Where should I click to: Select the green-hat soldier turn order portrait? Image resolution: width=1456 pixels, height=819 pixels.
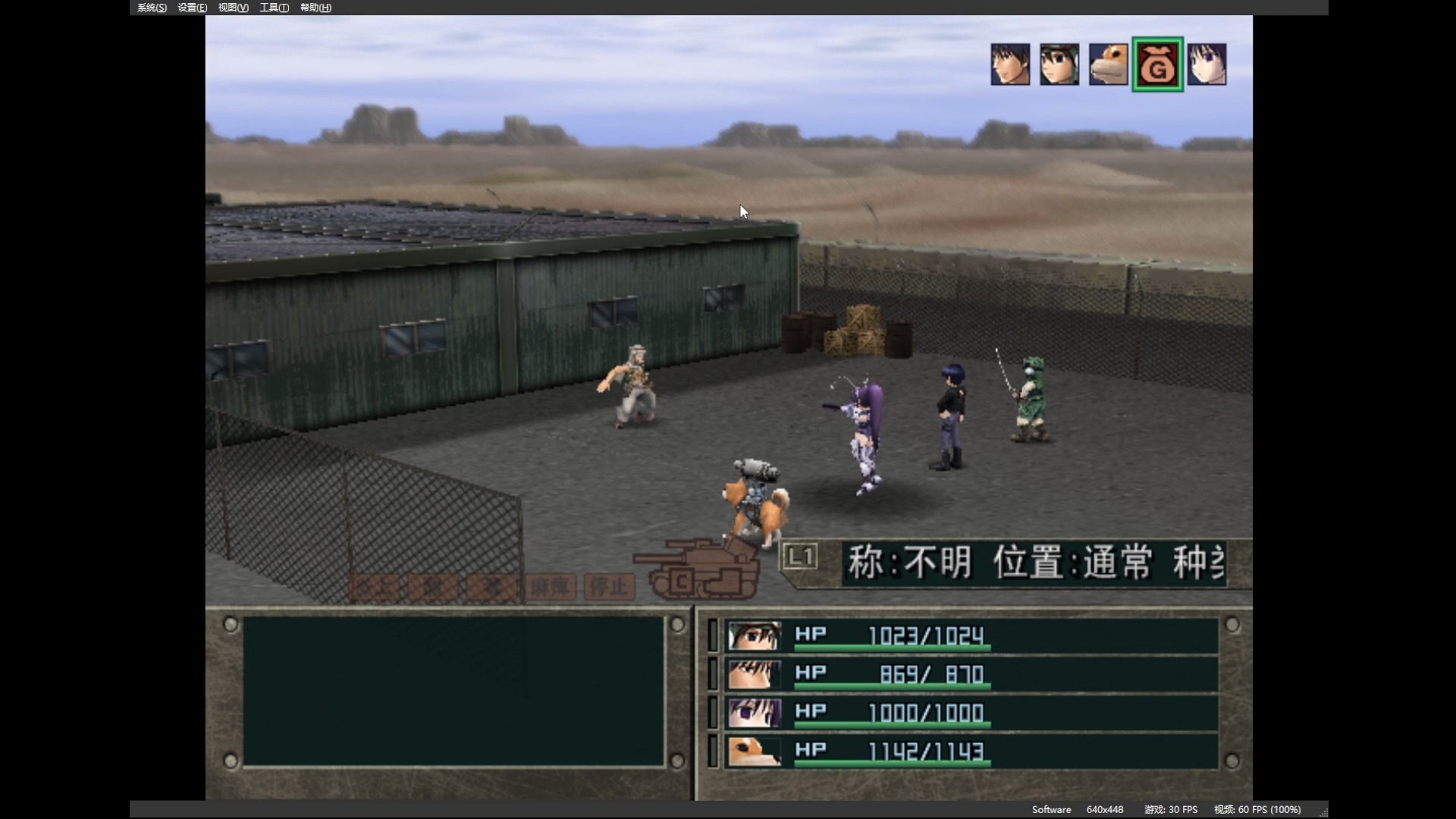pos(1059,64)
